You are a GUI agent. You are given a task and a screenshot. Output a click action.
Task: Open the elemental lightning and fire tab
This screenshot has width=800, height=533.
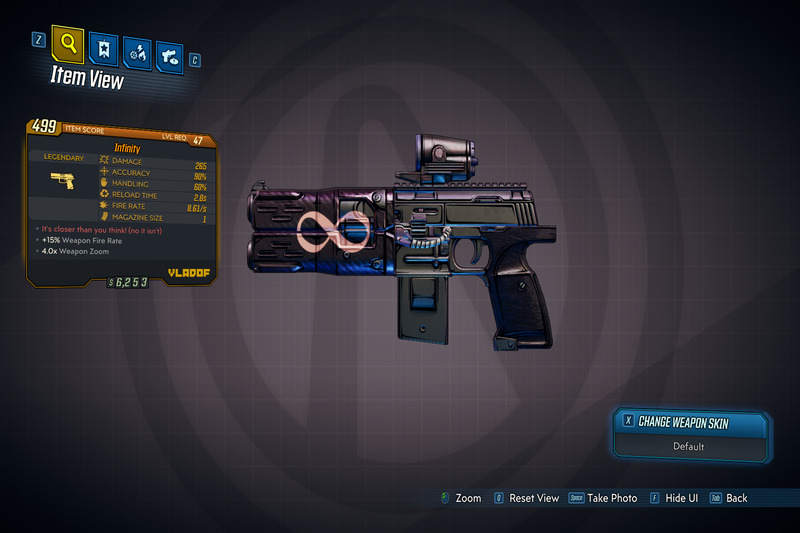pyautogui.click(x=138, y=51)
